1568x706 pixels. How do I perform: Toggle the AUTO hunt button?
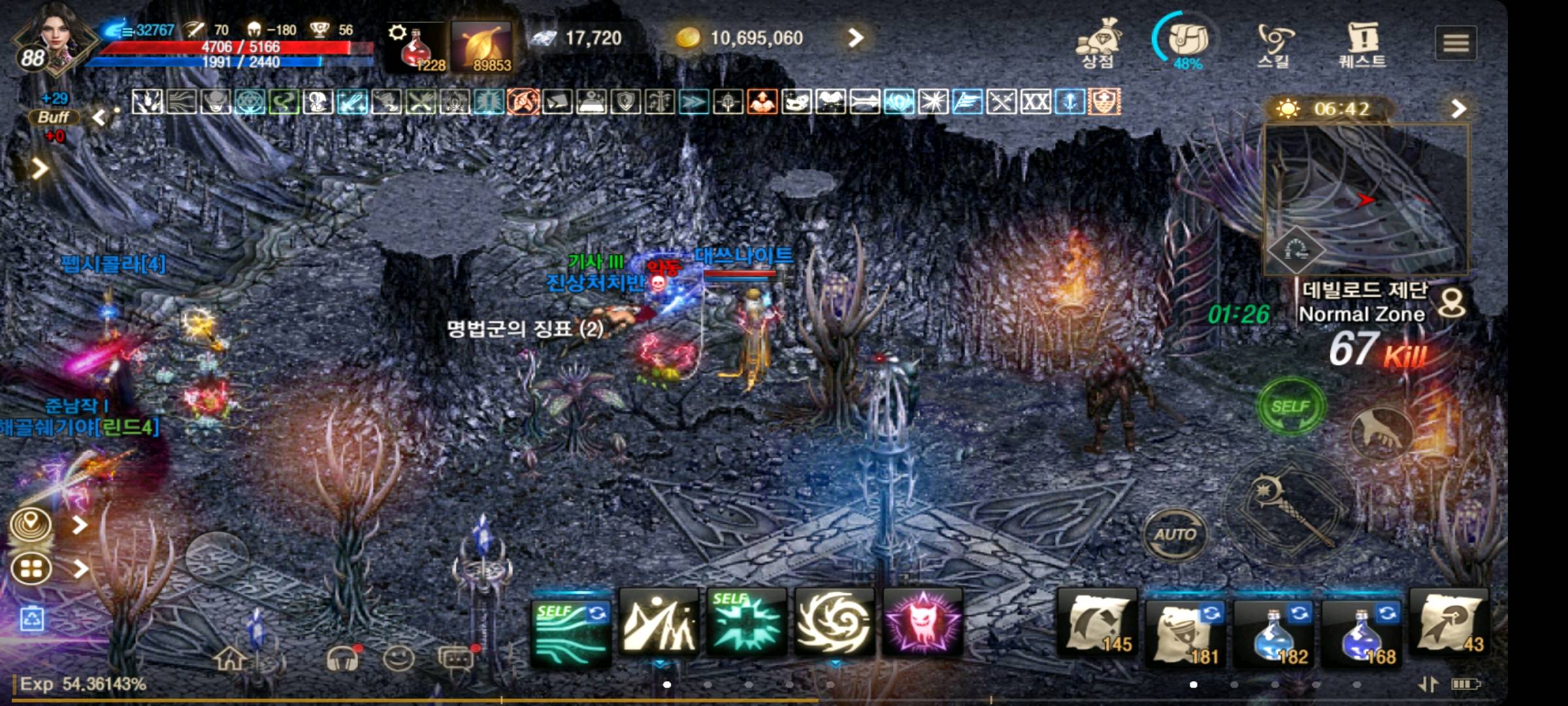[x=1176, y=533]
